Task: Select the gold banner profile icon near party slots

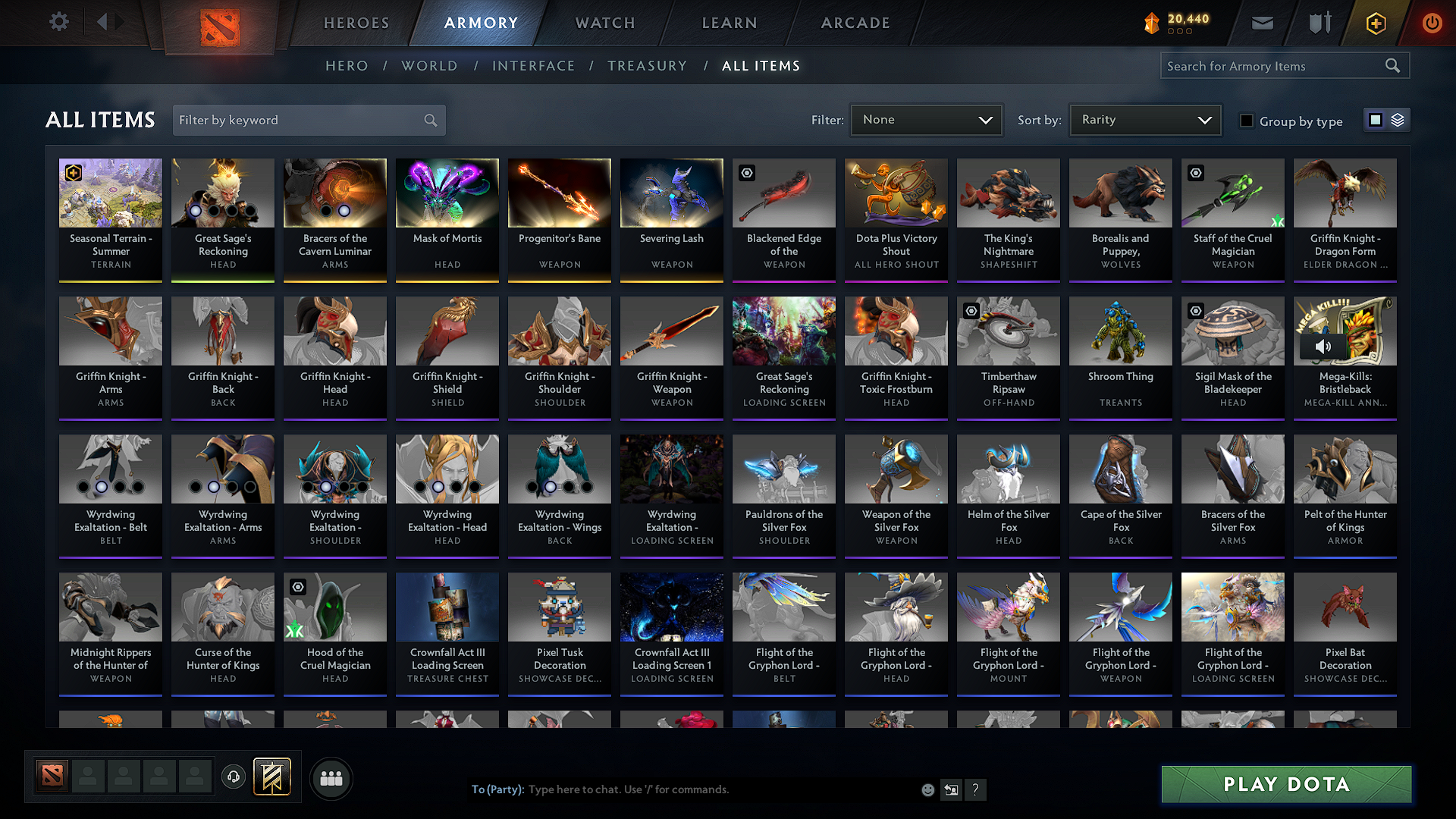Action: (x=273, y=777)
